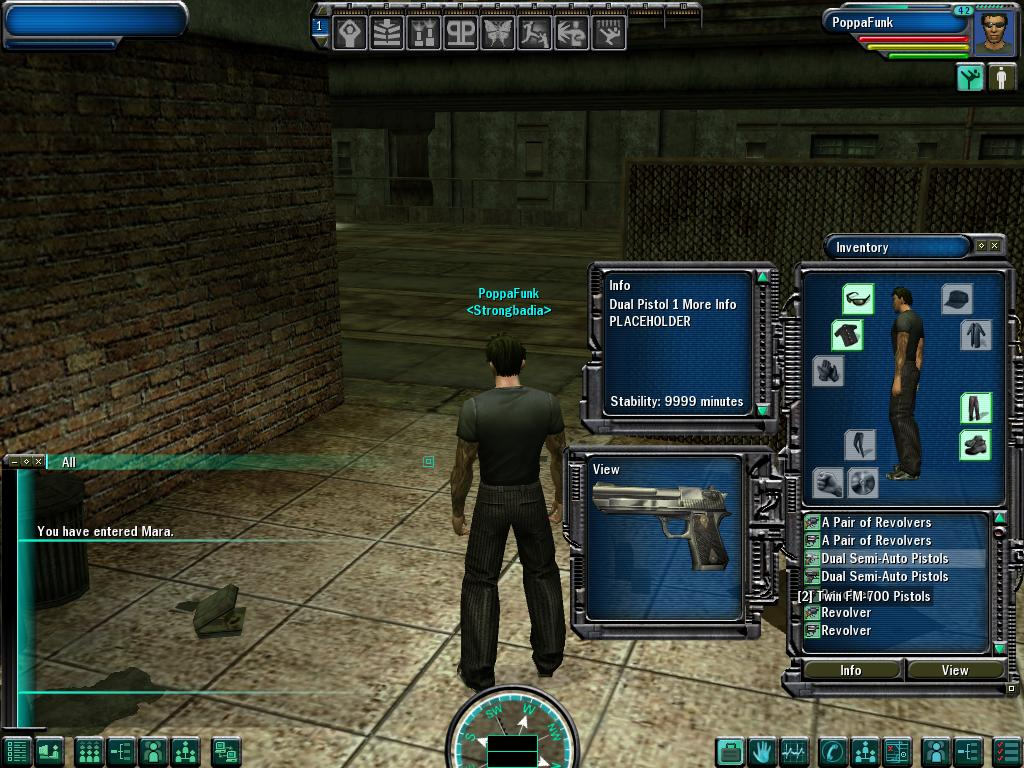The width and height of the screenshot is (1024, 768).
Task: Open Info for the selected inventory item
Action: tap(850, 670)
